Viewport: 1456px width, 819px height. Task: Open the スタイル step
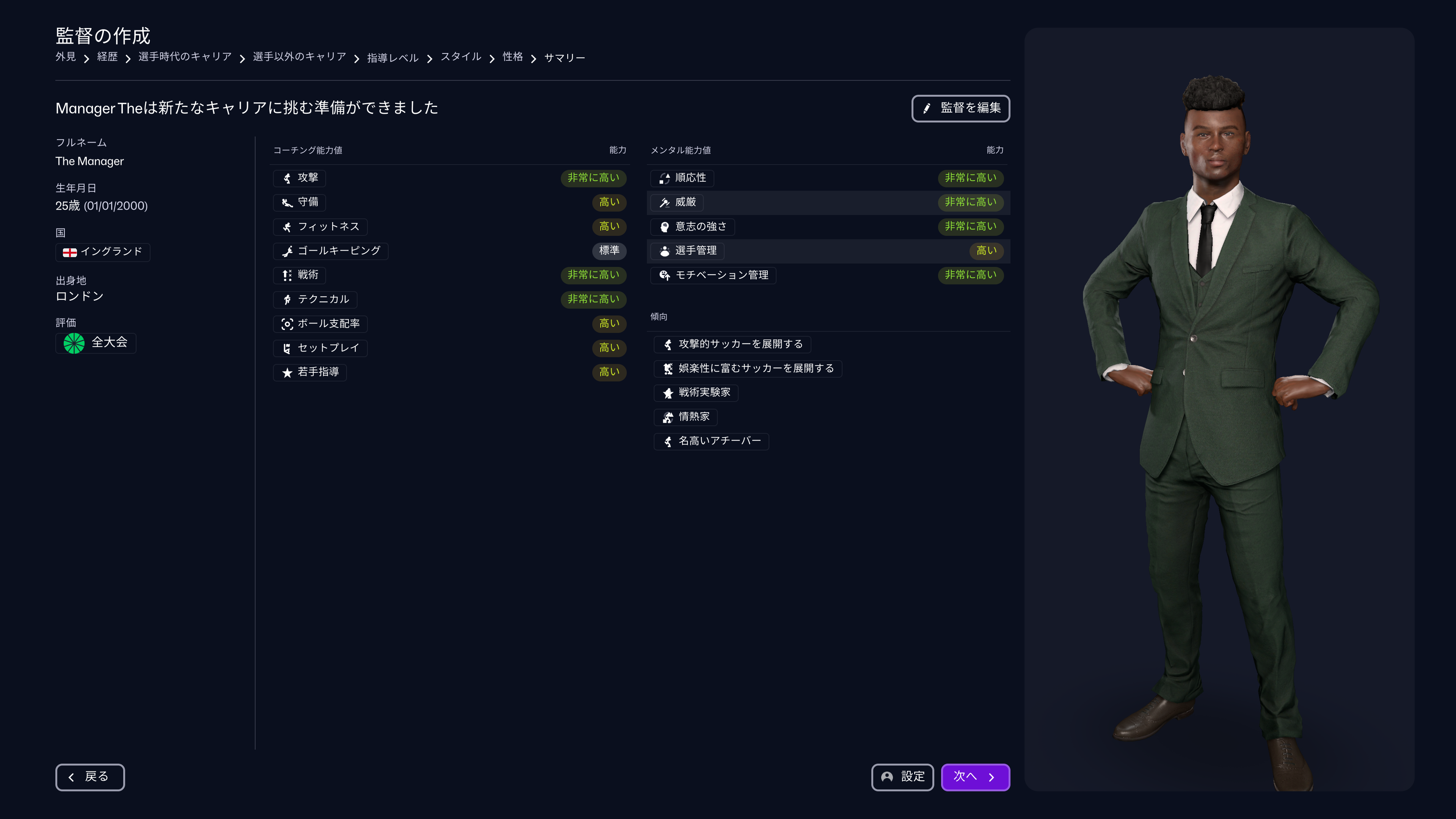tap(461, 57)
